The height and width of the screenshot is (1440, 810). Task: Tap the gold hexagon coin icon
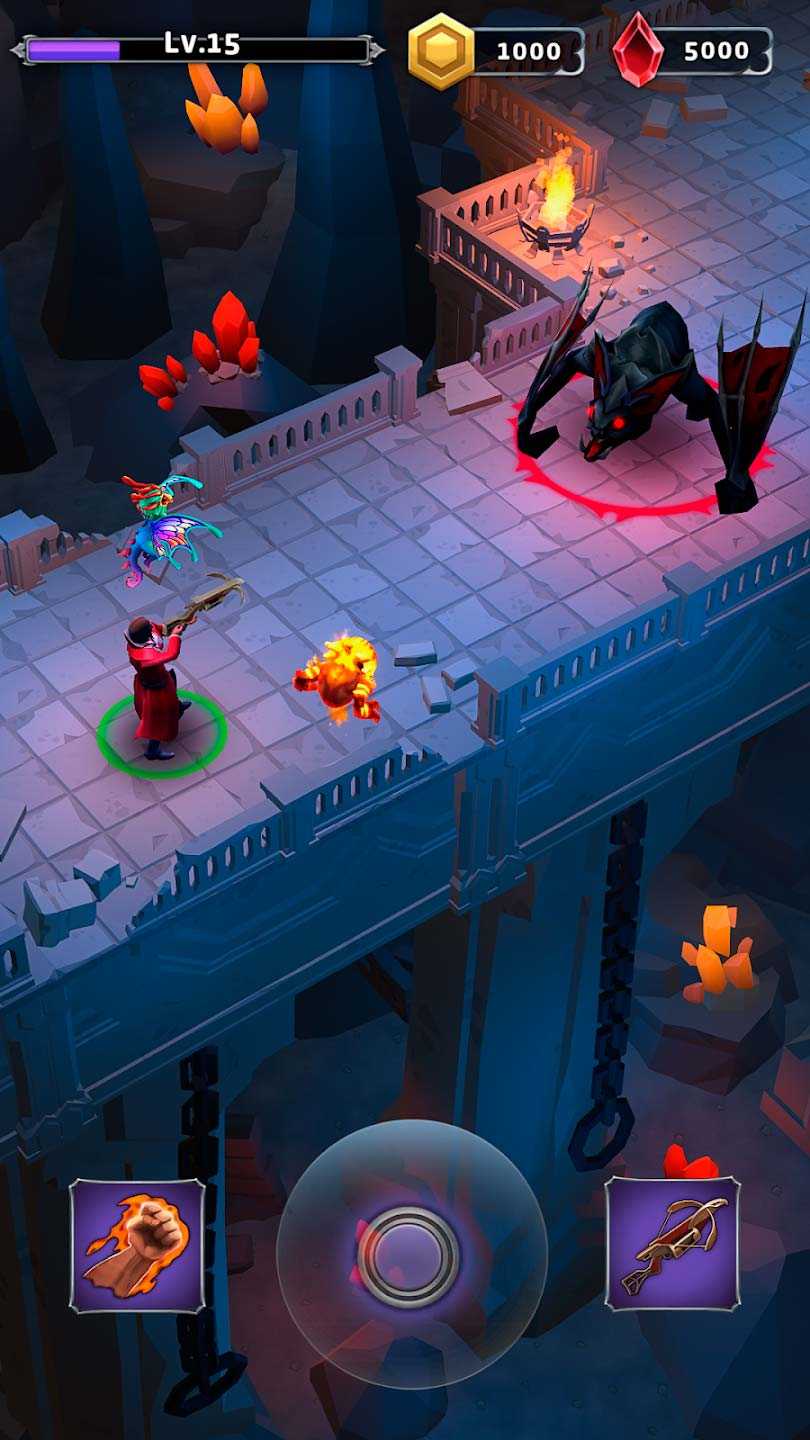coord(440,51)
